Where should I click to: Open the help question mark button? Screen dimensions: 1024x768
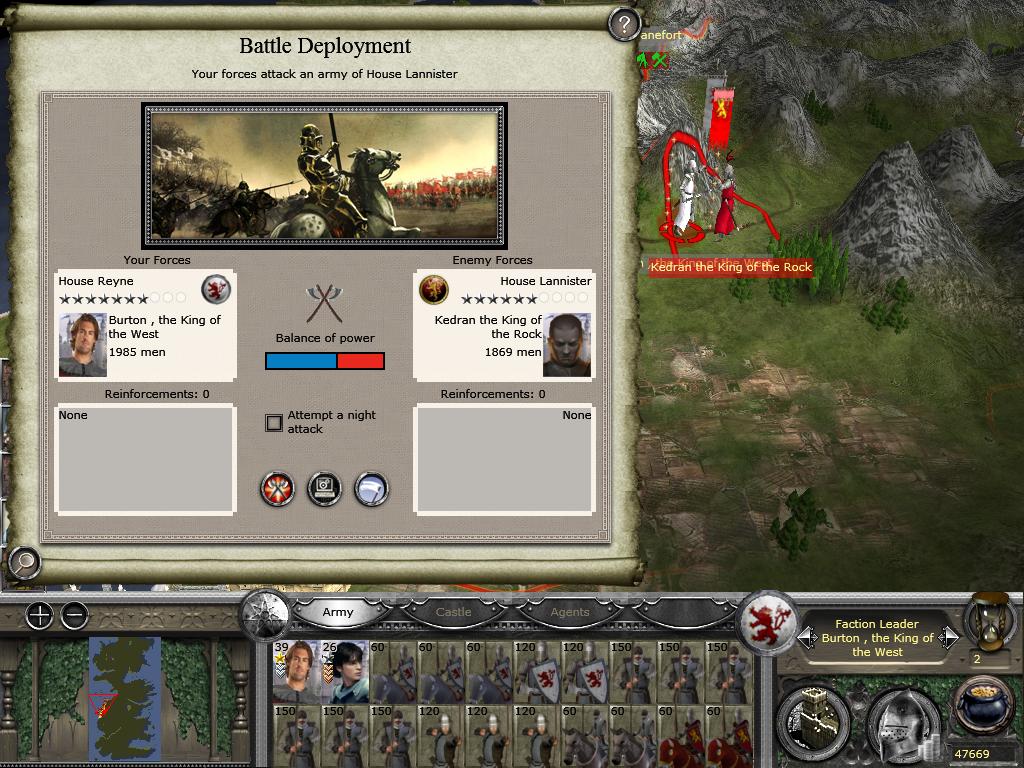pos(624,23)
